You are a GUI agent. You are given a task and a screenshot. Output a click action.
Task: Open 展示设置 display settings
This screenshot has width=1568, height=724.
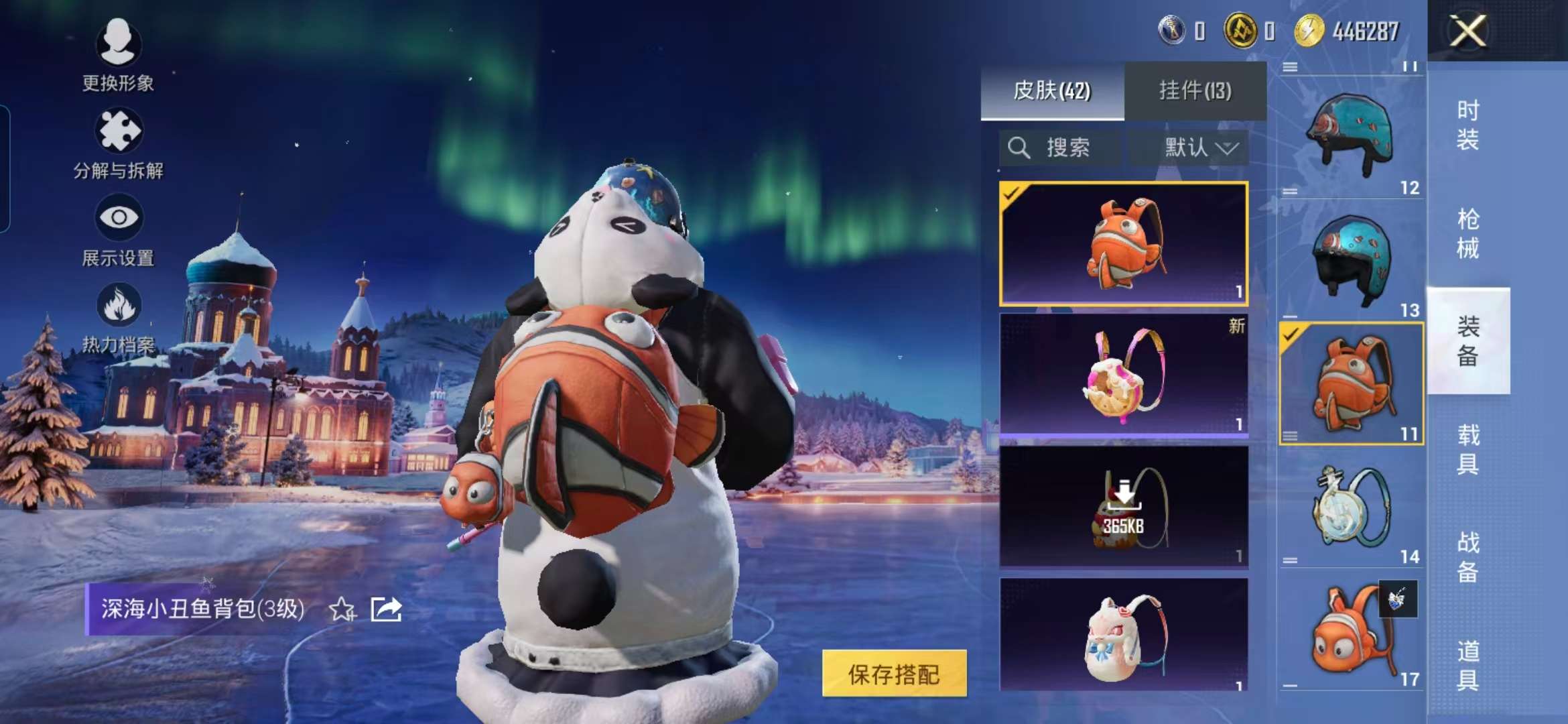click(119, 218)
